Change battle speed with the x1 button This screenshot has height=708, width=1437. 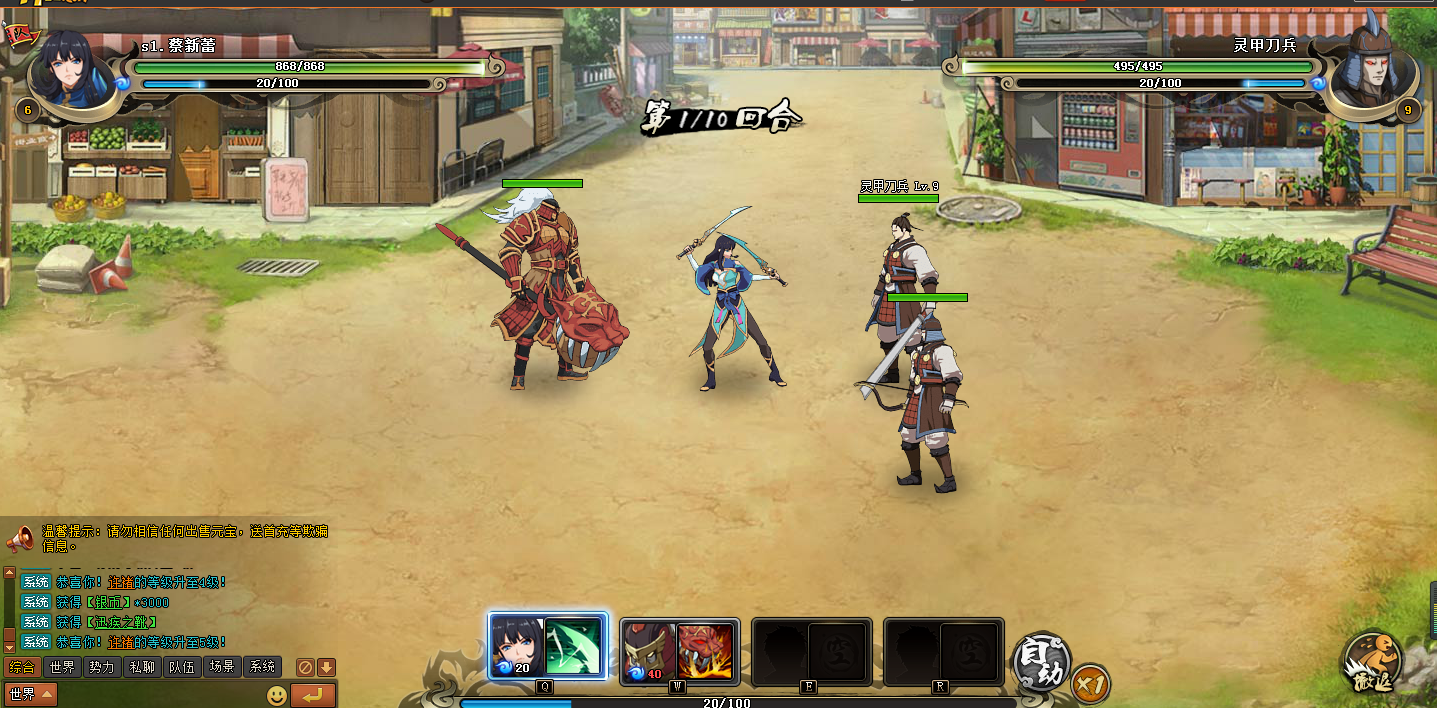1089,685
